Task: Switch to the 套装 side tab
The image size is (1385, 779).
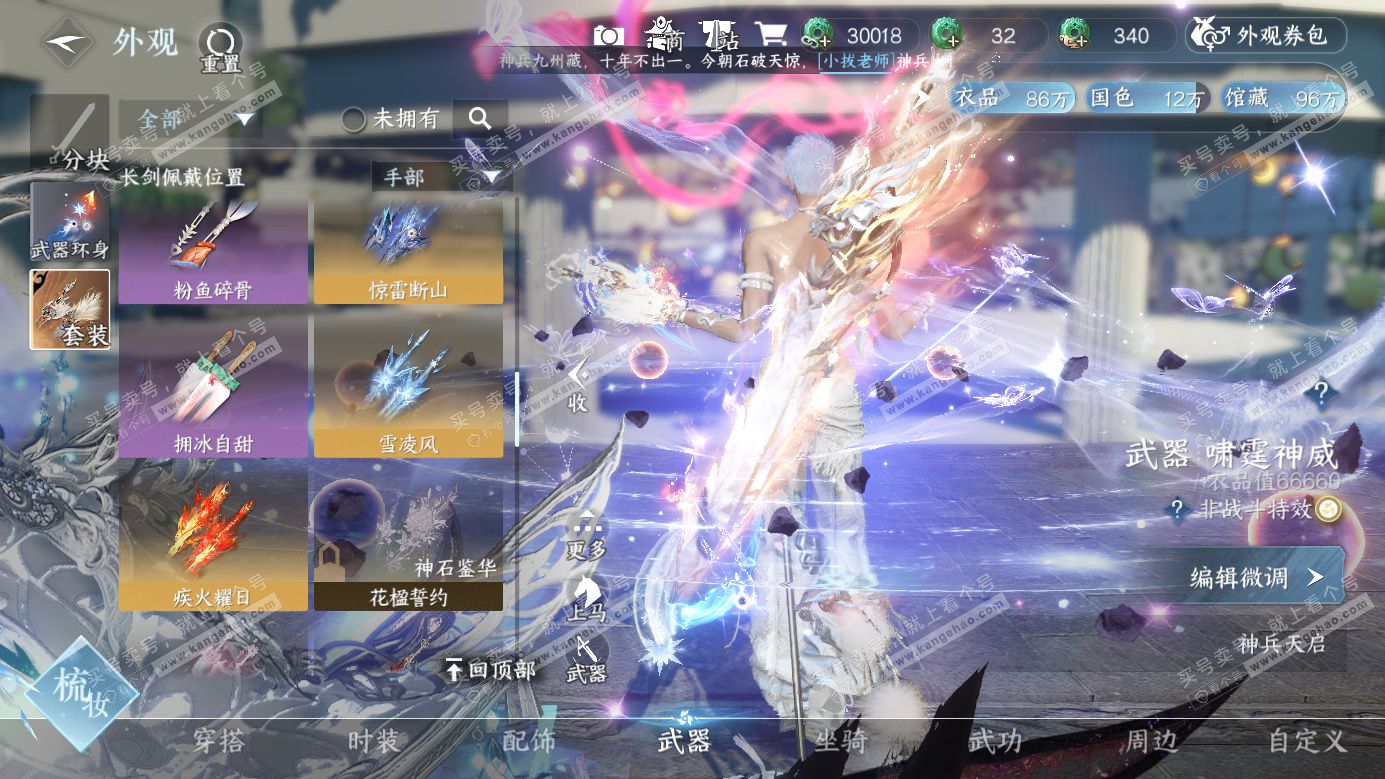Action: 70,310
